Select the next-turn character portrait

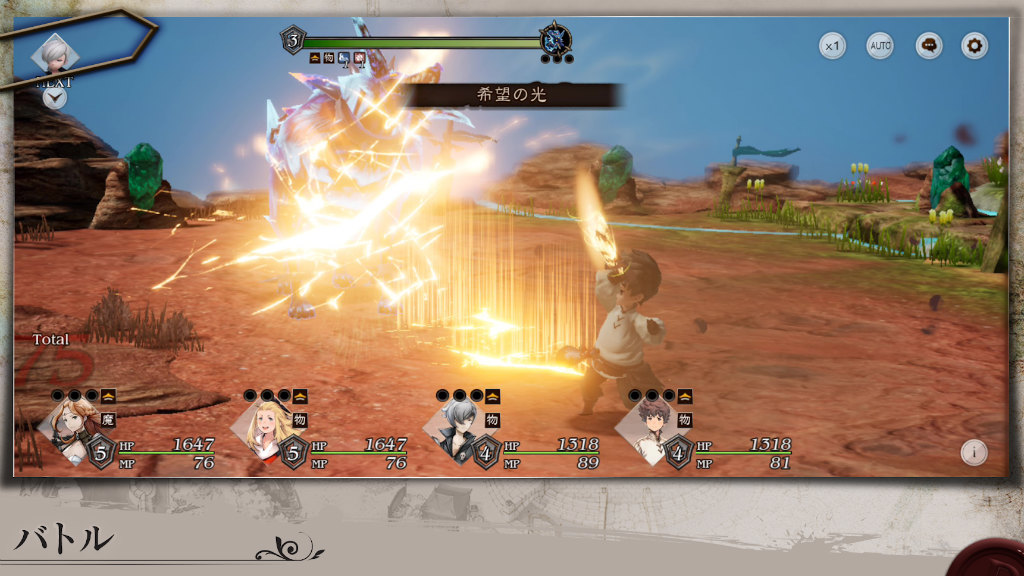point(54,55)
